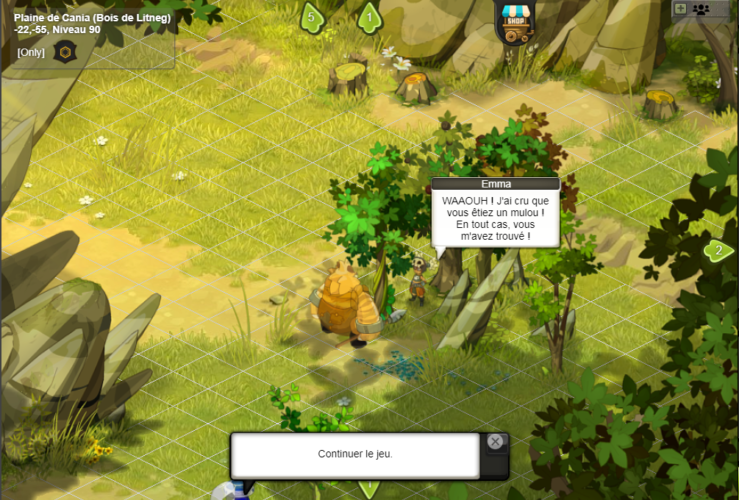Close the dialogue reply box

point(495,441)
